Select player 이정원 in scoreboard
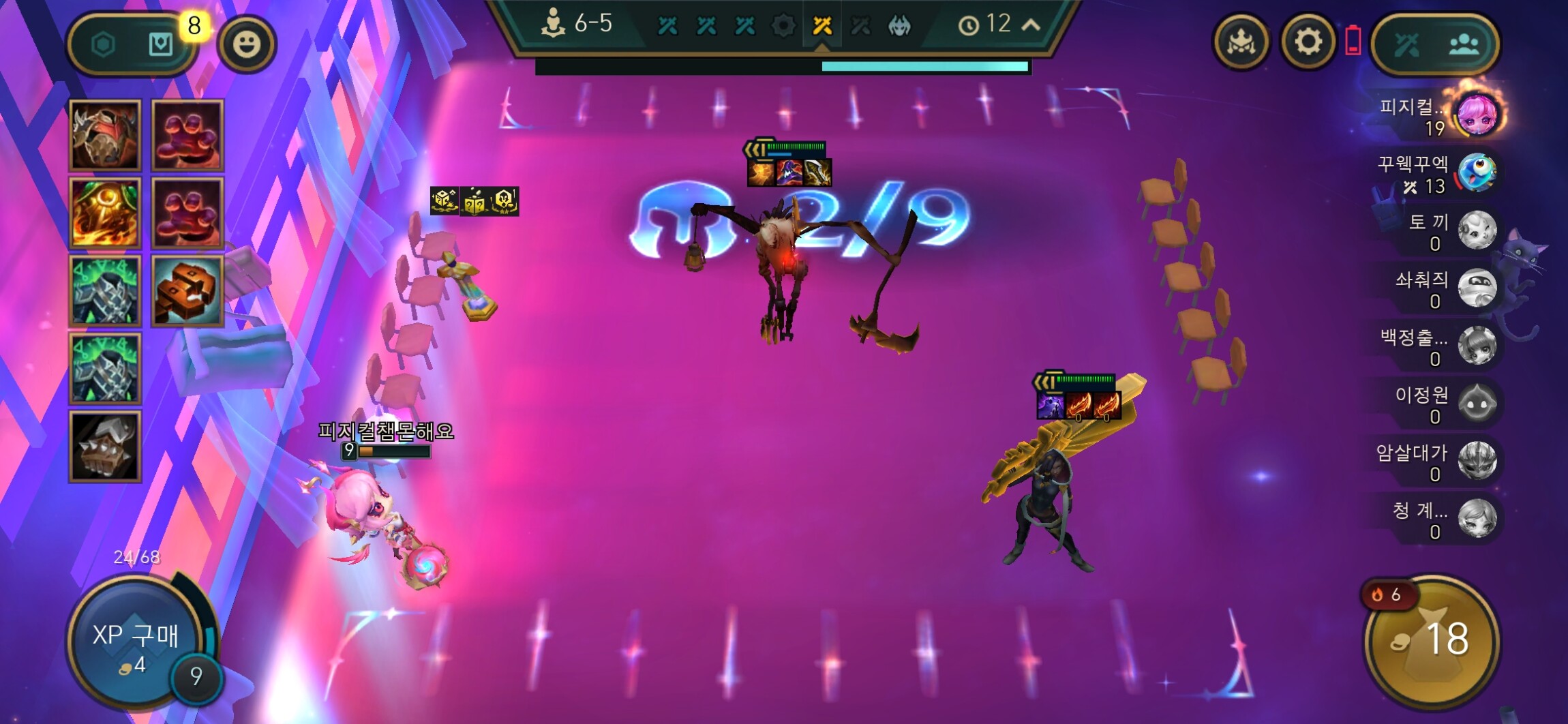Screen dimensions: 1568x724 point(1476,404)
